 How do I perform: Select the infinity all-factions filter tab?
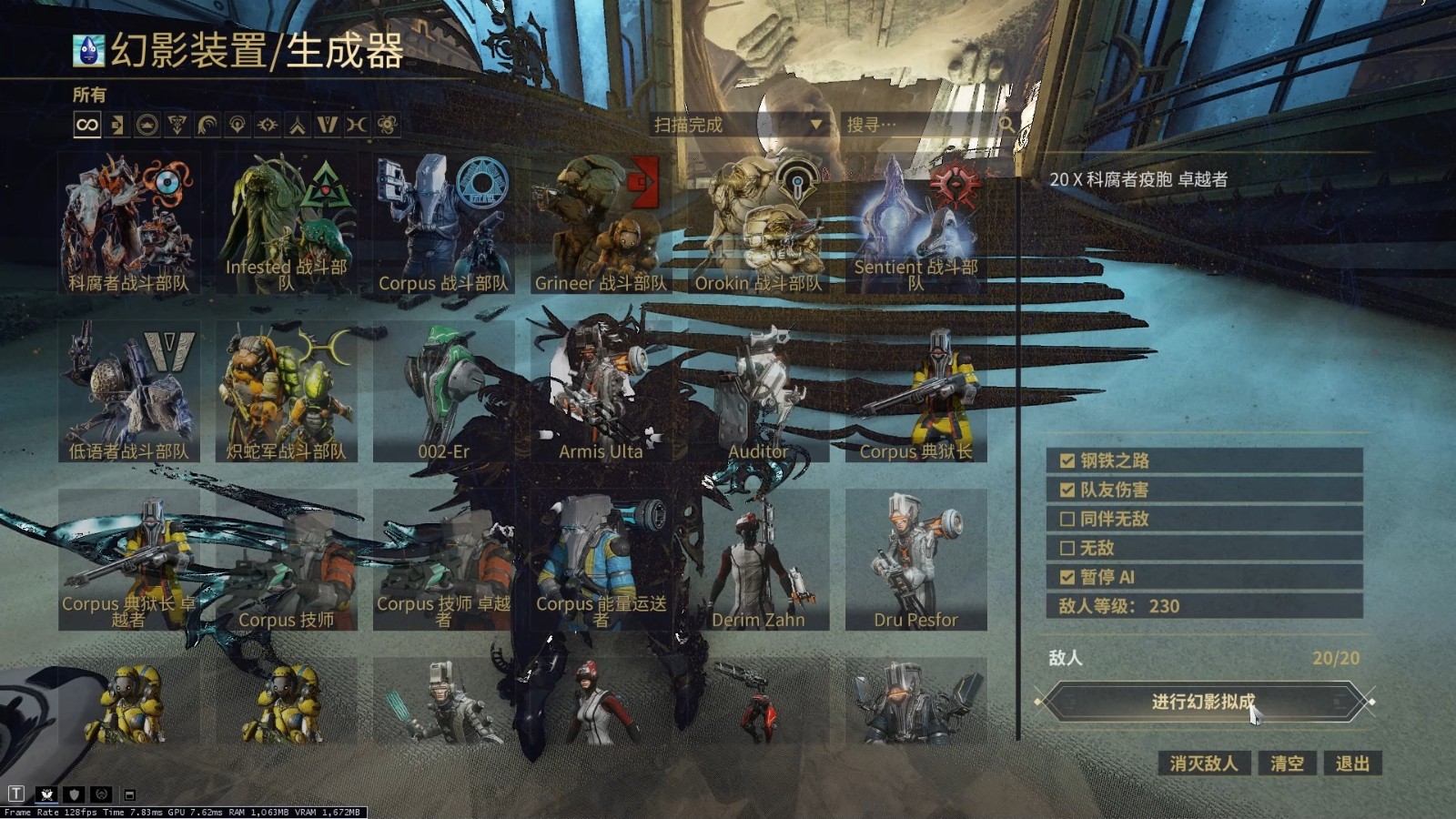[87, 125]
